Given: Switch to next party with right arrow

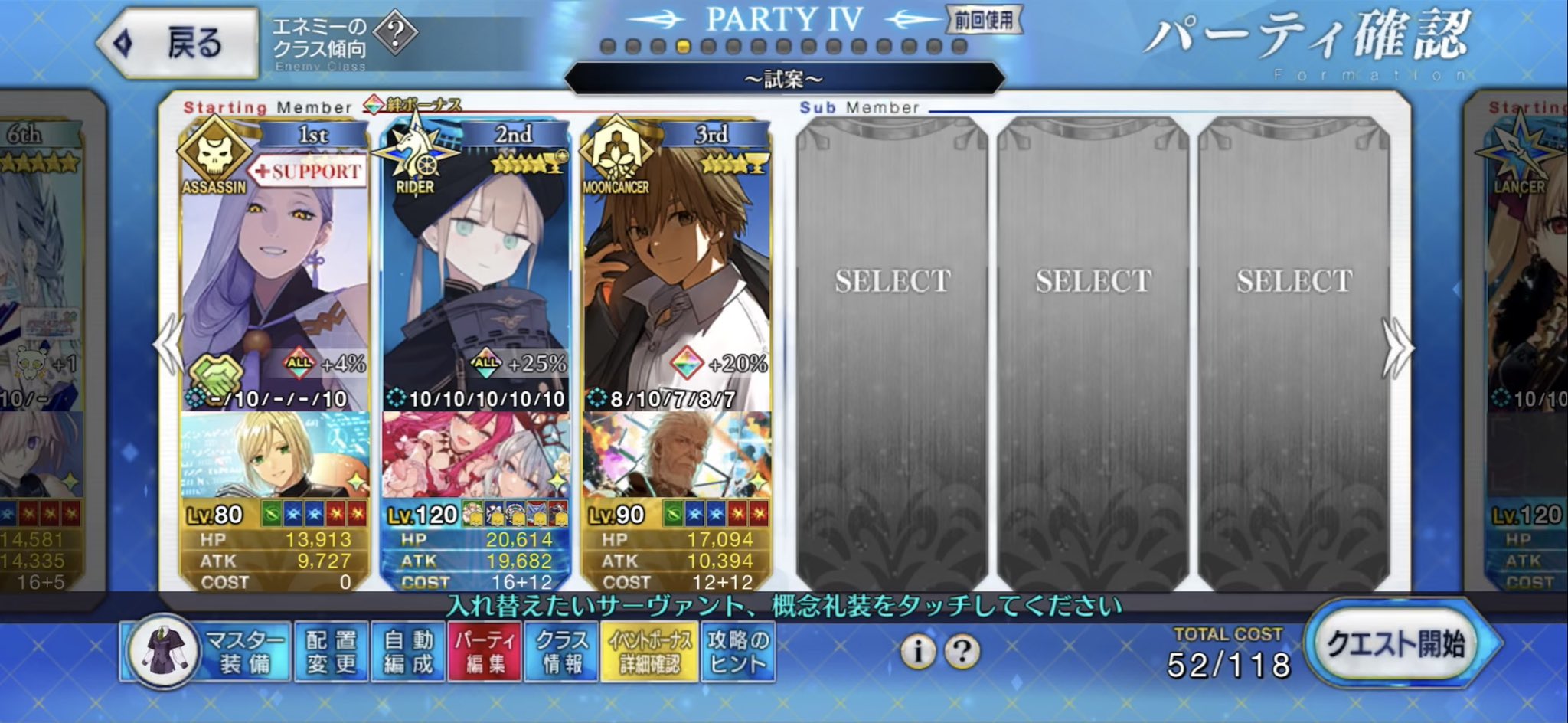Looking at the screenshot, I should click(1398, 348).
